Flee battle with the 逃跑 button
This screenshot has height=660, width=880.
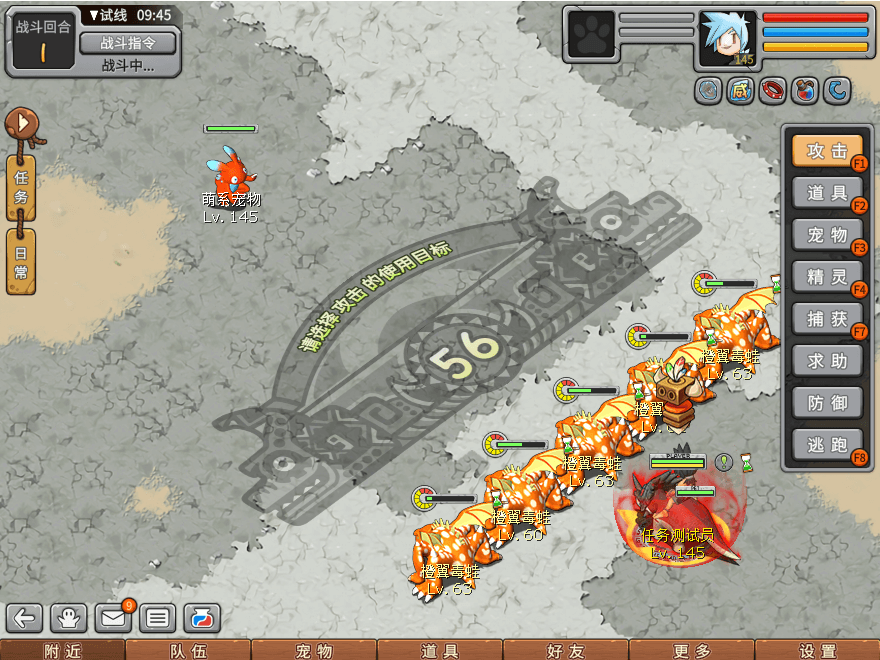827,445
